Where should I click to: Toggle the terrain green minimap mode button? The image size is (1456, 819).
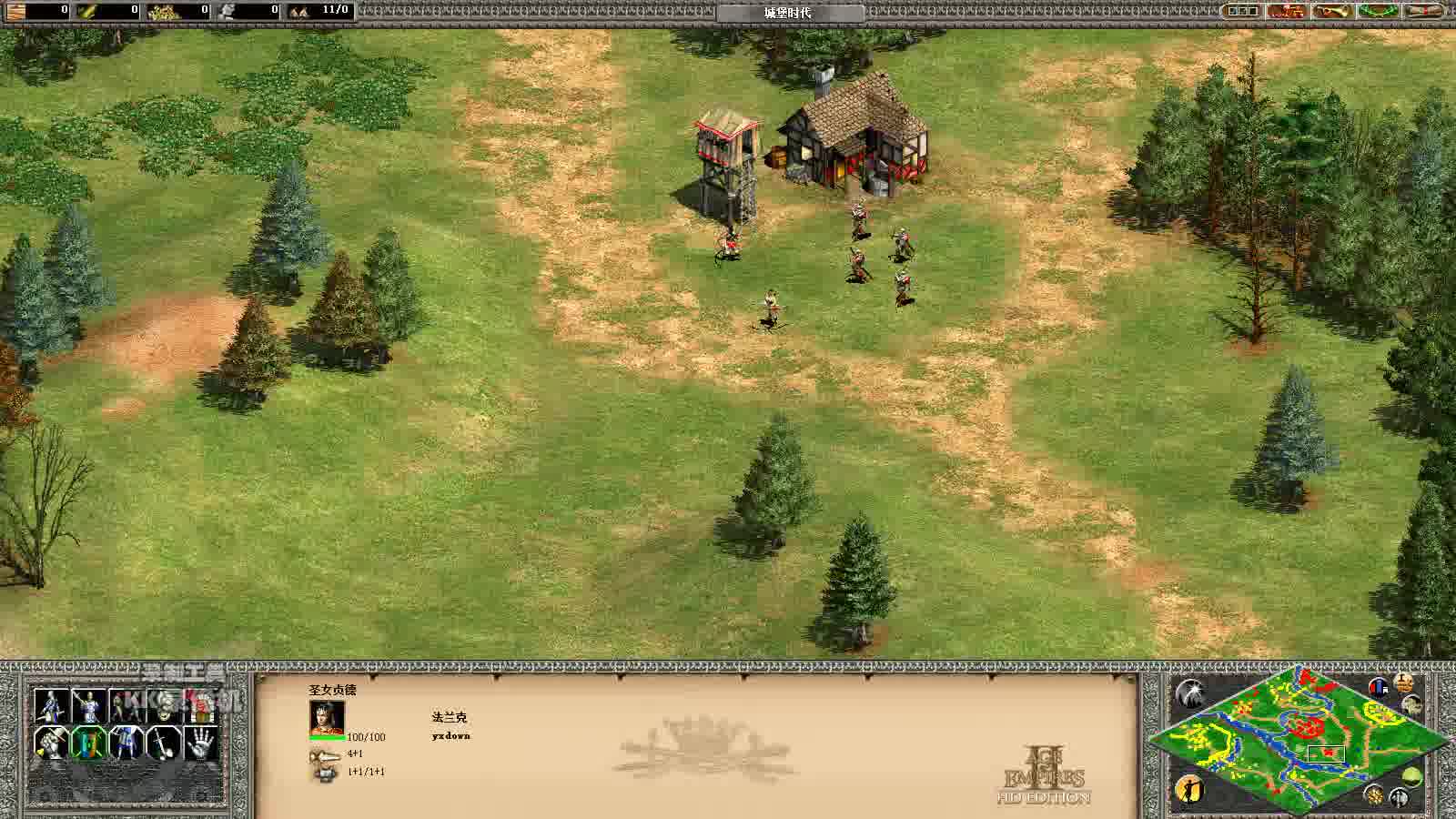point(1412,776)
